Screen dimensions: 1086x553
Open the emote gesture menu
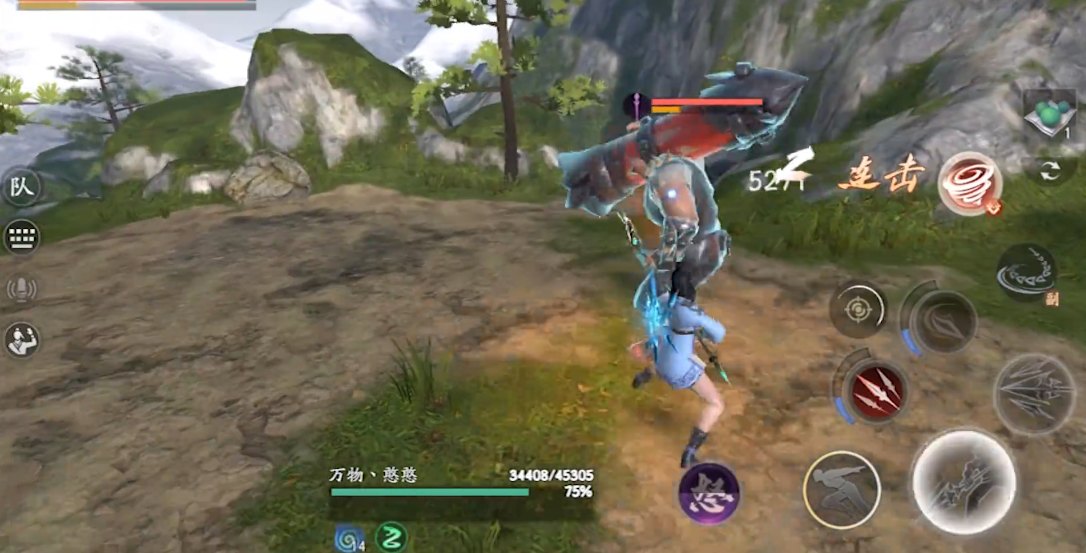(21, 340)
